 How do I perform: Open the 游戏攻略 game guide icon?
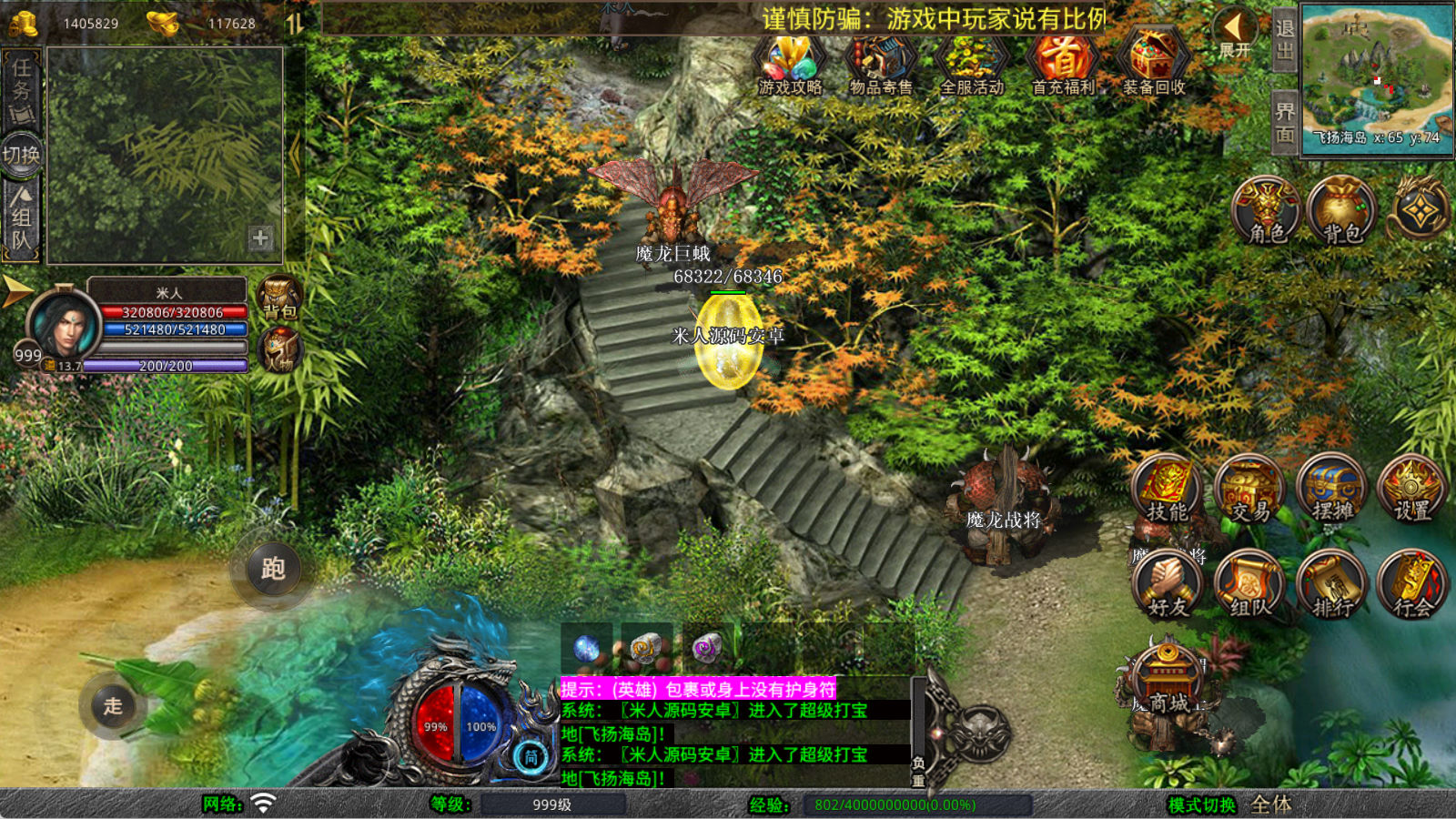click(790, 64)
